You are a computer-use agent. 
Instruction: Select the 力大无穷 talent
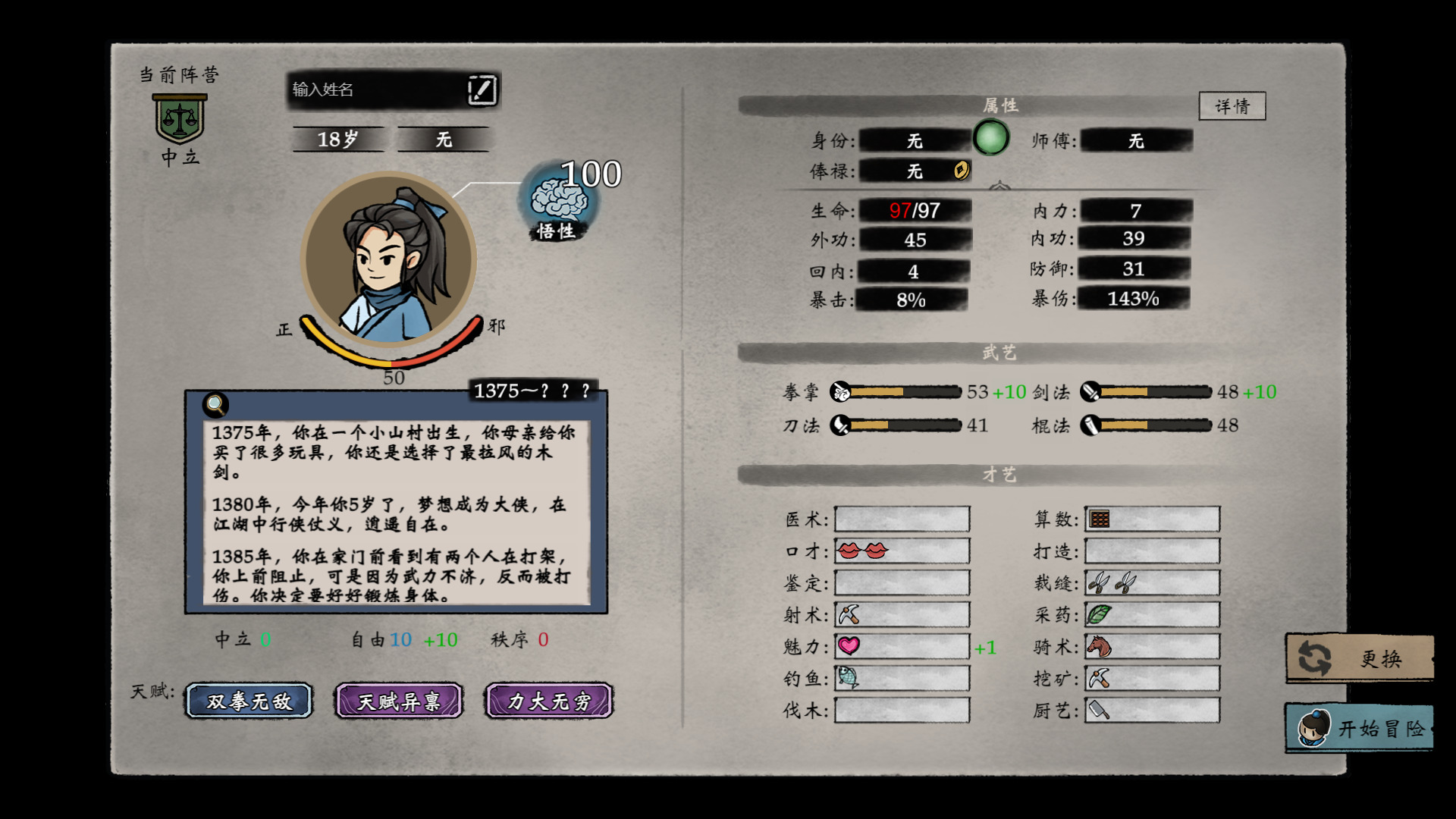point(549,701)
